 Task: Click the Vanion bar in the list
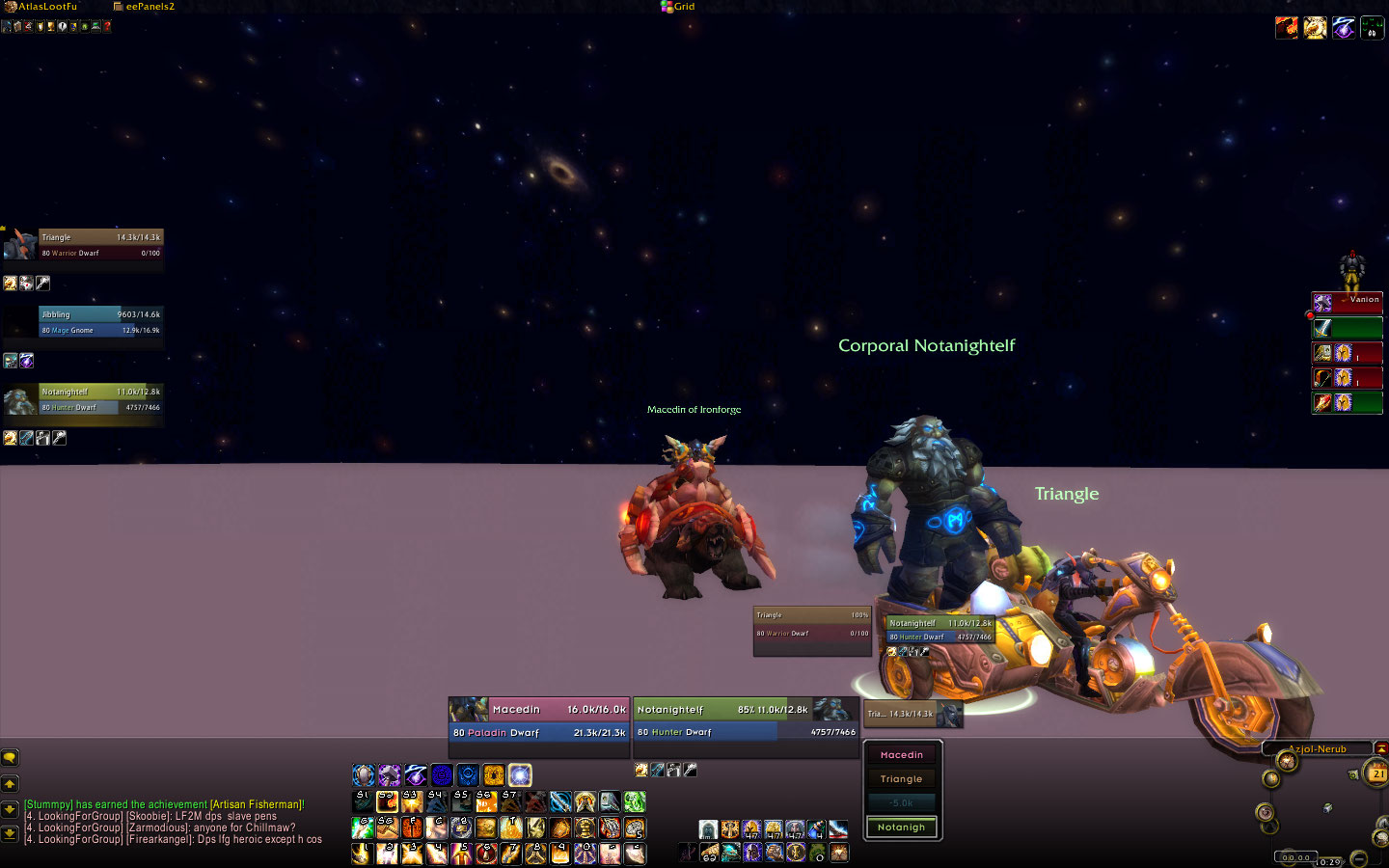(1348, 303)
